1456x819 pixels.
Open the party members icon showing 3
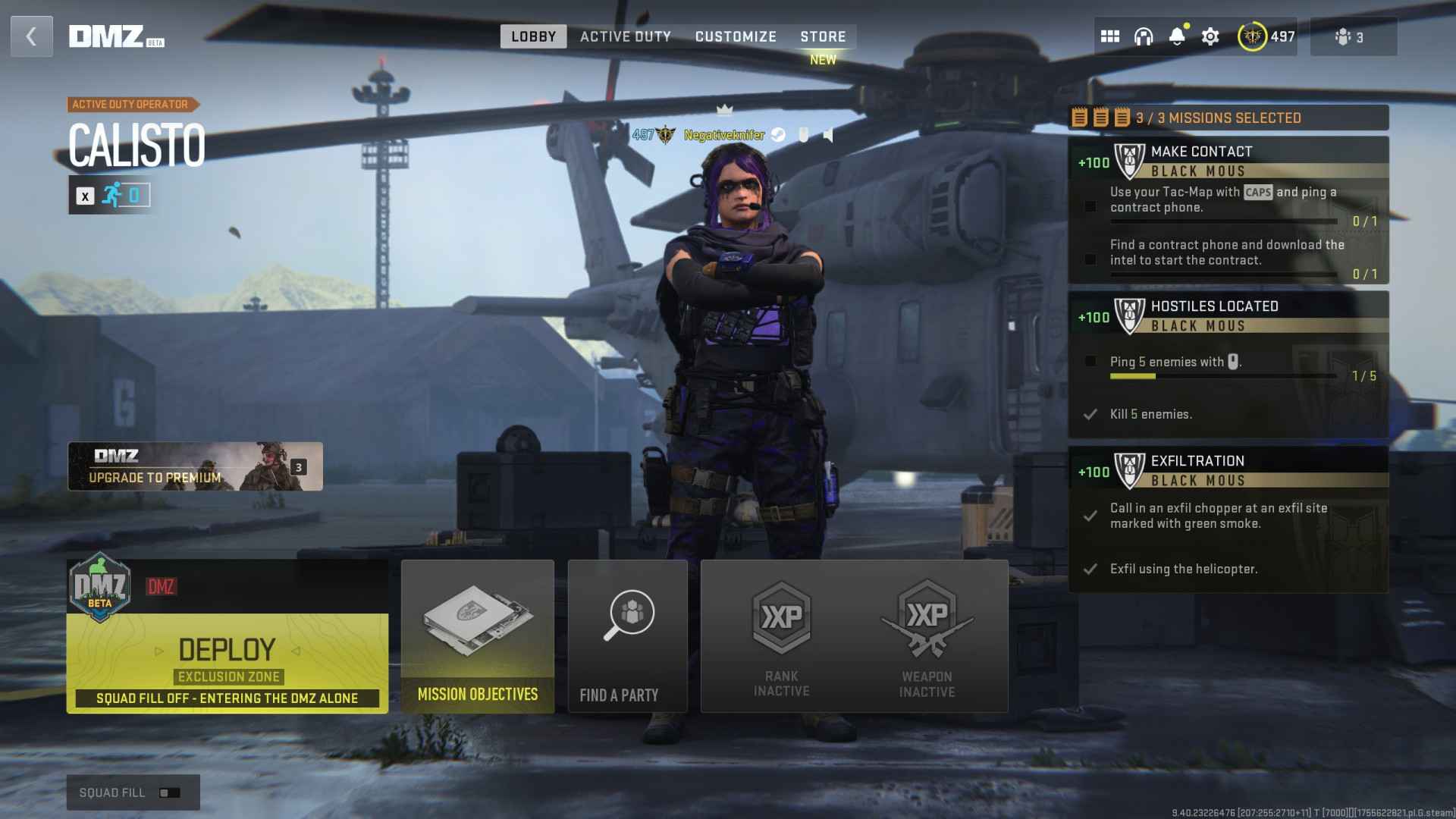pyautogui.click(x=1351, y=36)
